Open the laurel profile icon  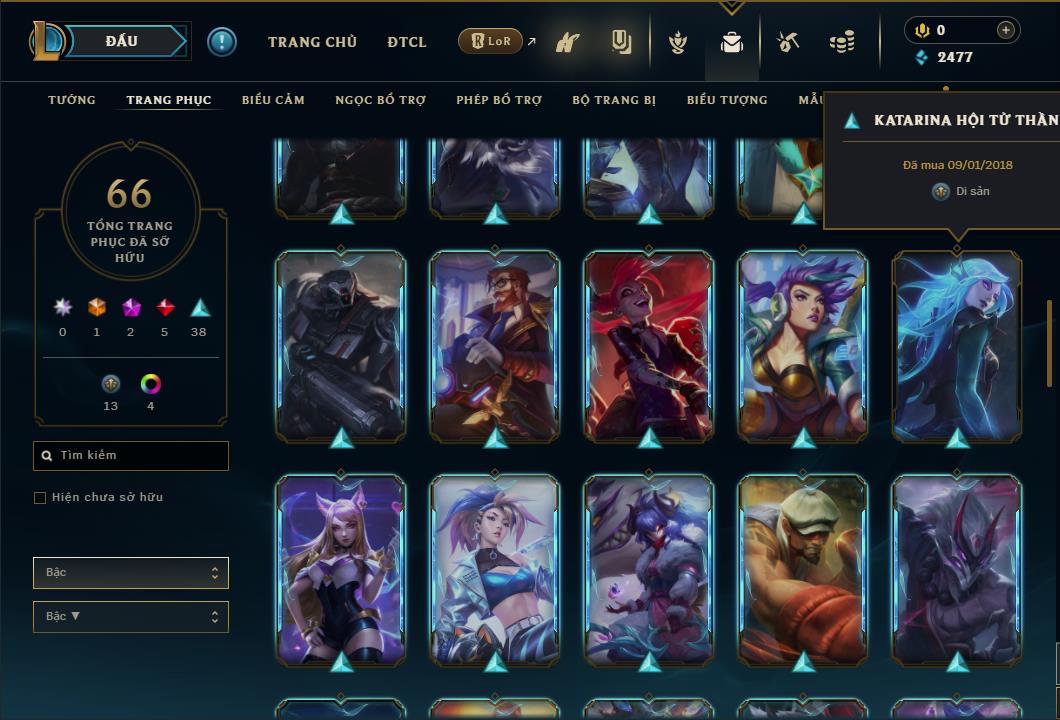coord(678,43)
